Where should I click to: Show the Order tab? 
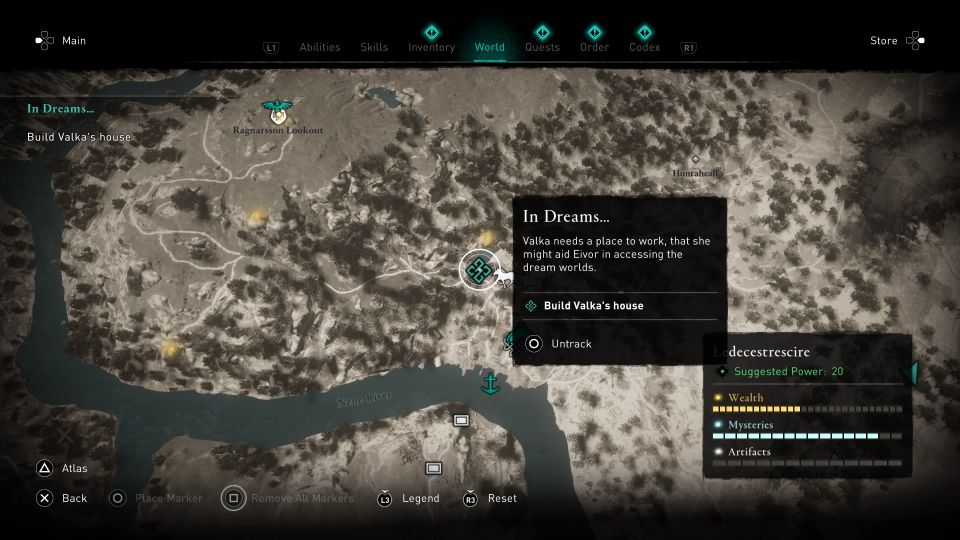tap(594, 47)
